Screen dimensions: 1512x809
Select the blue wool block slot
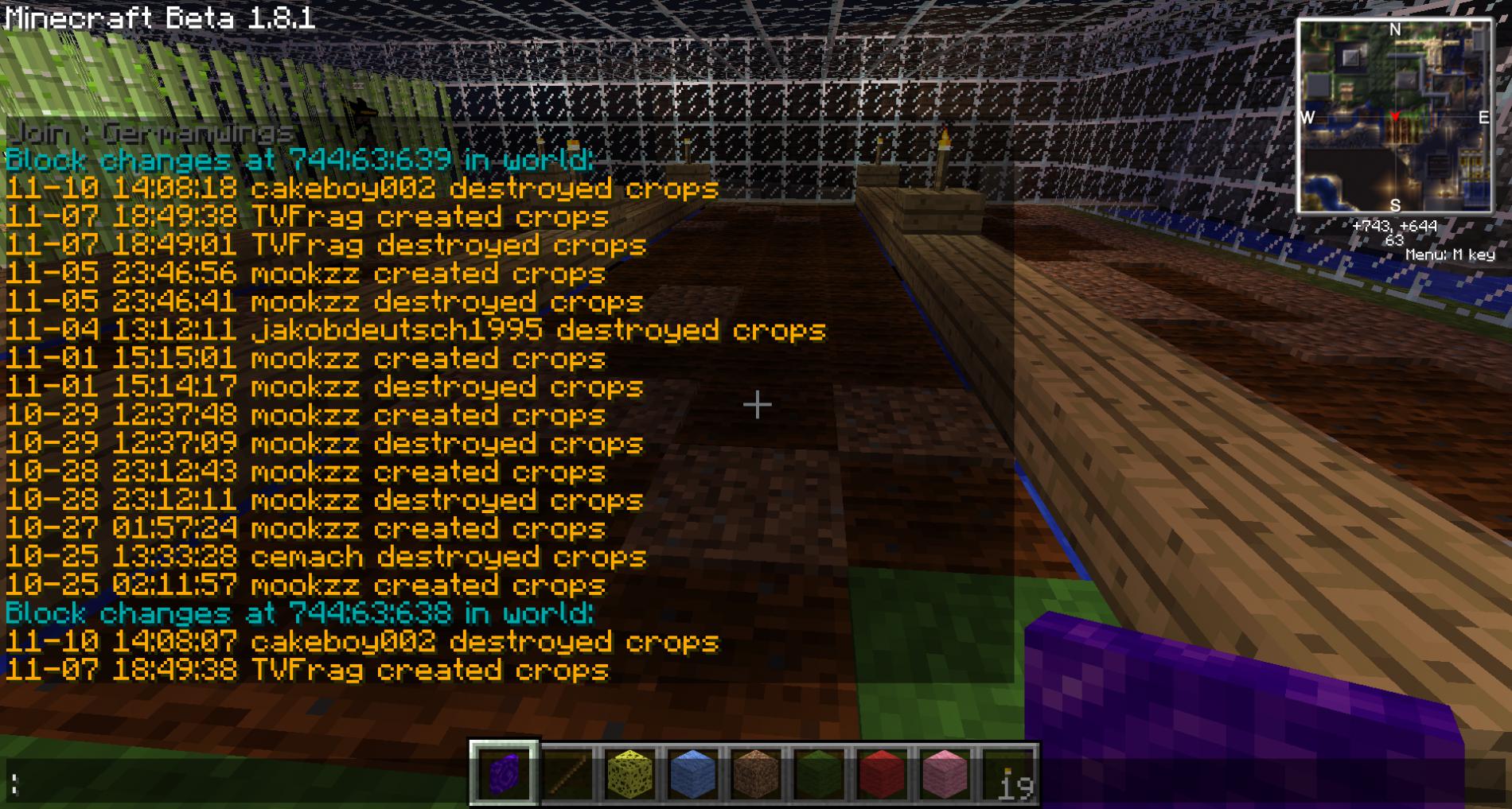692,773
